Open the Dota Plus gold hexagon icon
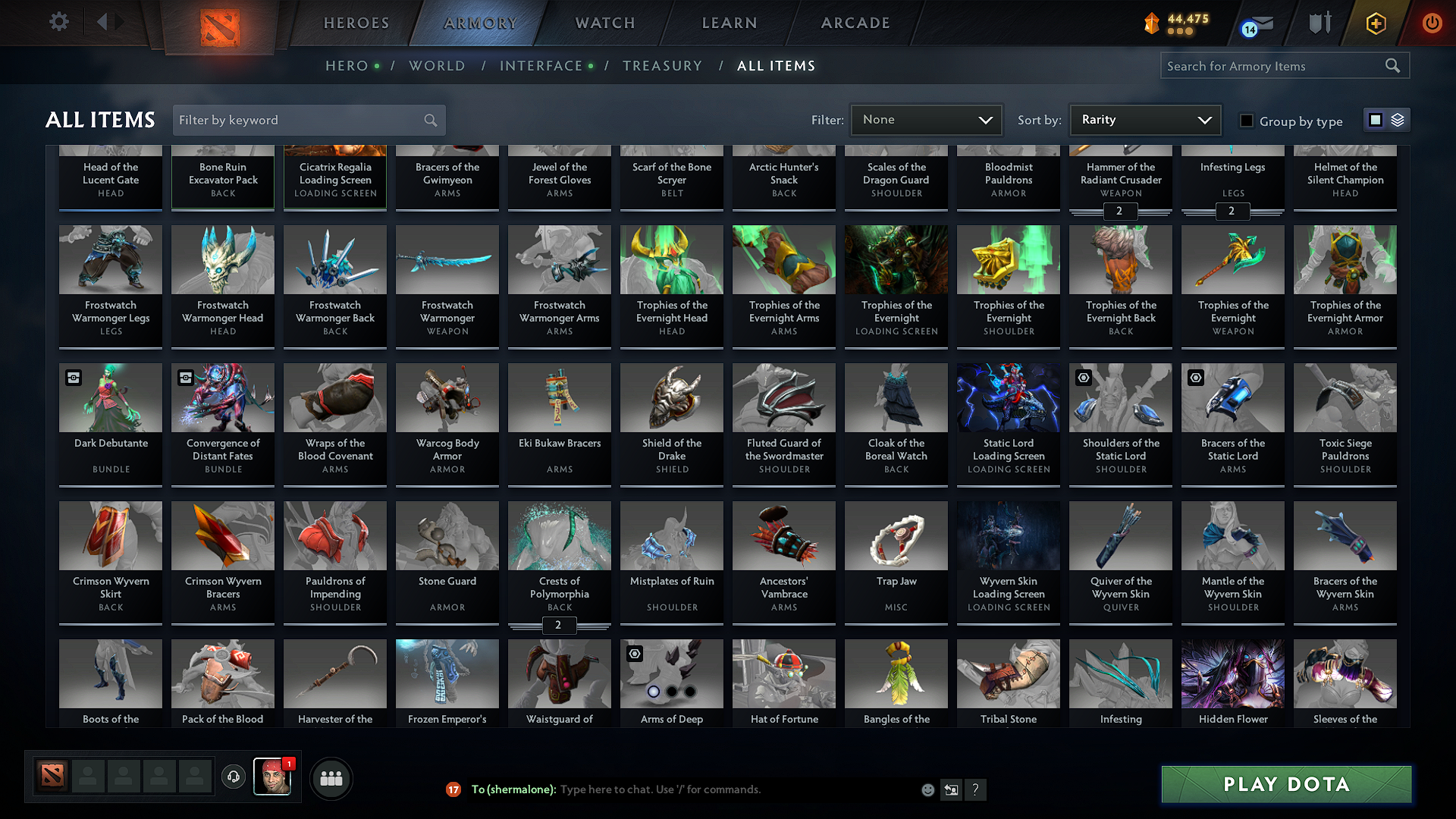This screenshot has height=819, width=1456. (1375, 23)
